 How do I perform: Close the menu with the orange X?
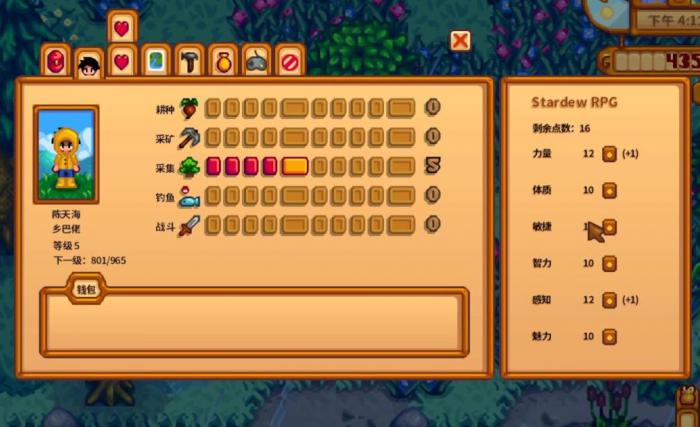460,40
